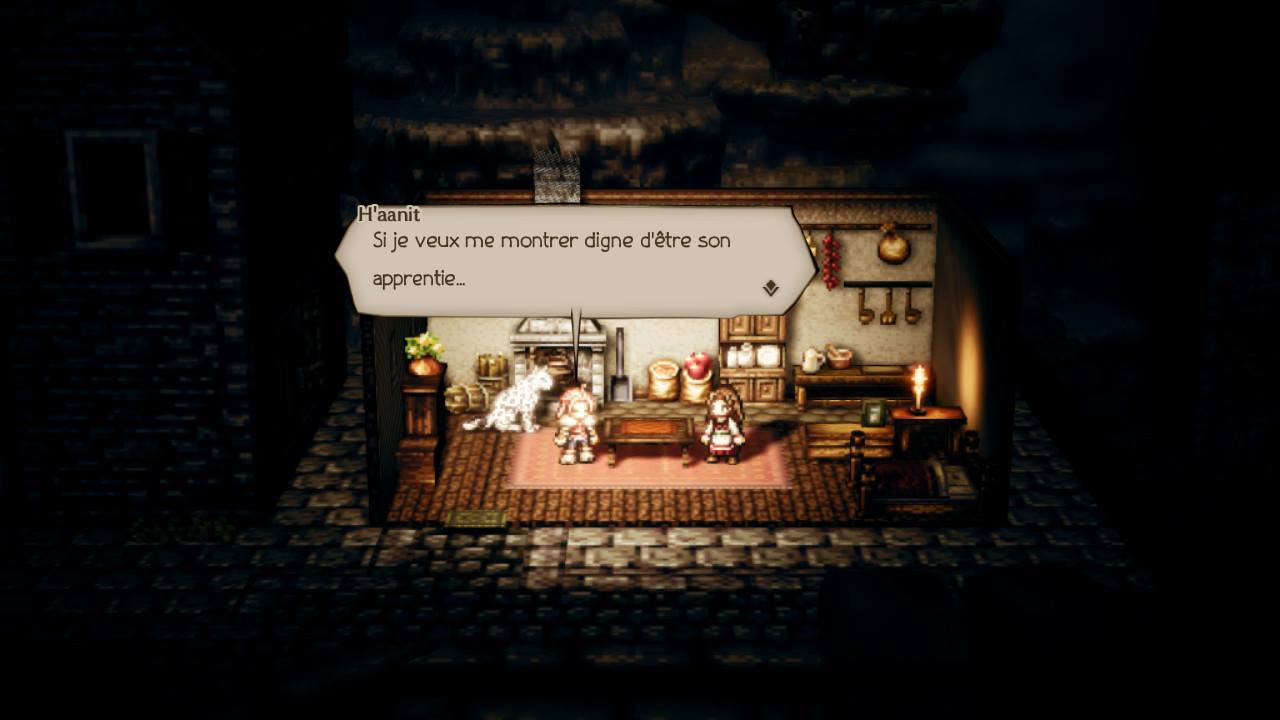Click the dialogue advance arrow
The width and height of the screenshot is (1280, 720).
point(769,287)
